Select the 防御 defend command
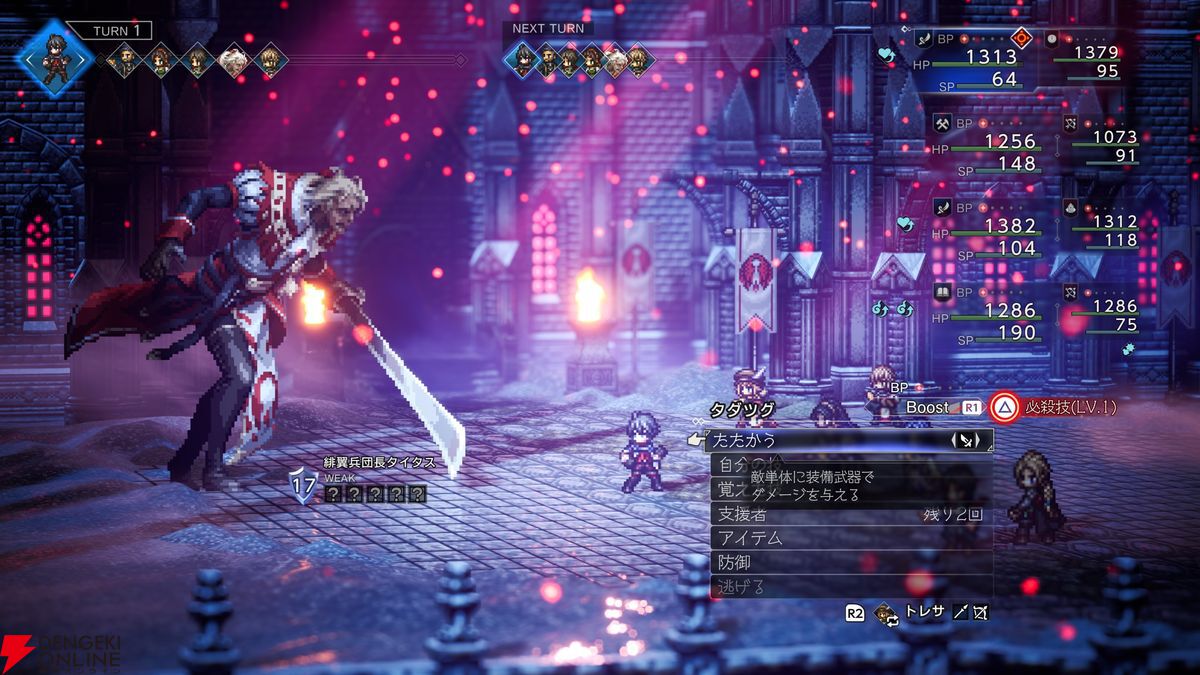1200x675 pixels. tap(734, 563)
